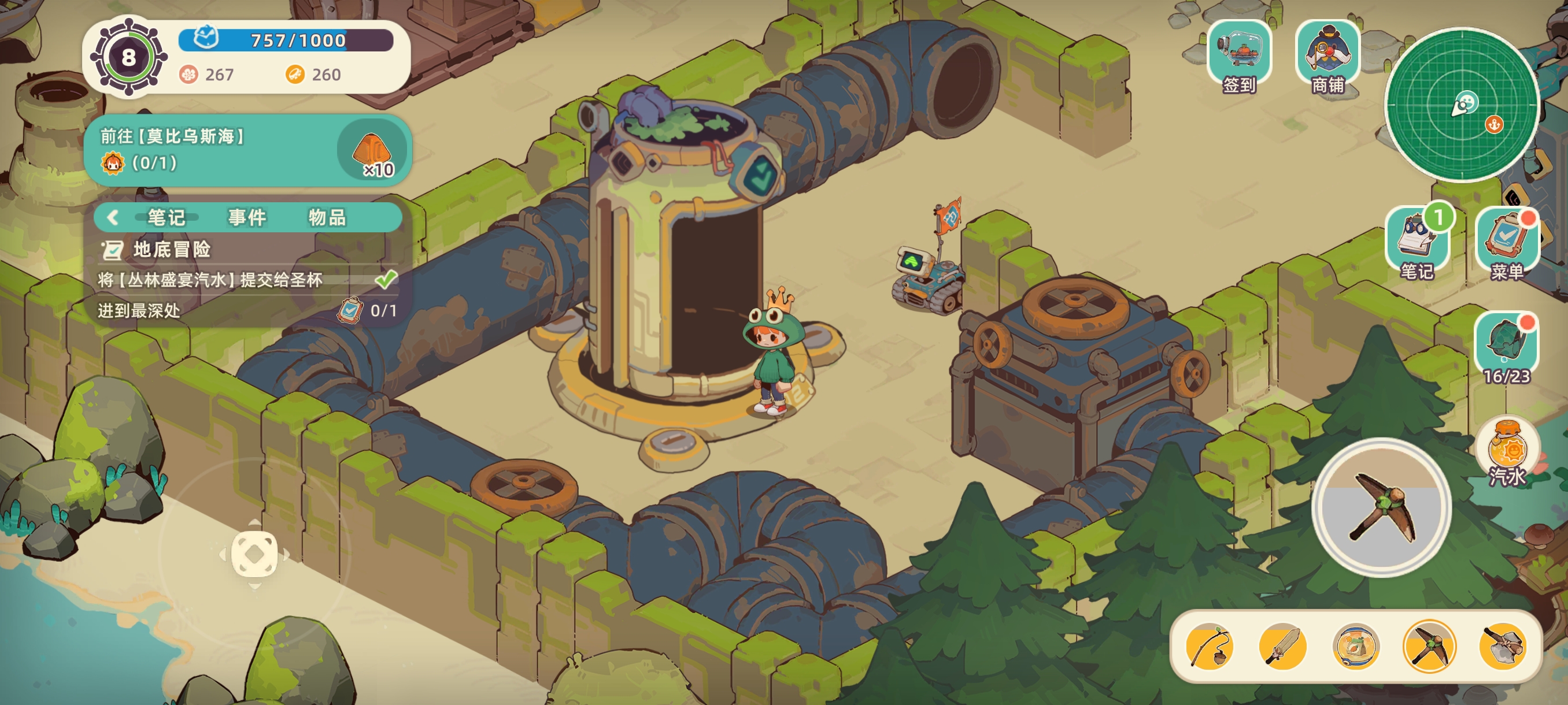Switch to the 笔记 tab
The width and height of the screenshot is (1568, 705).
(165, 217)
